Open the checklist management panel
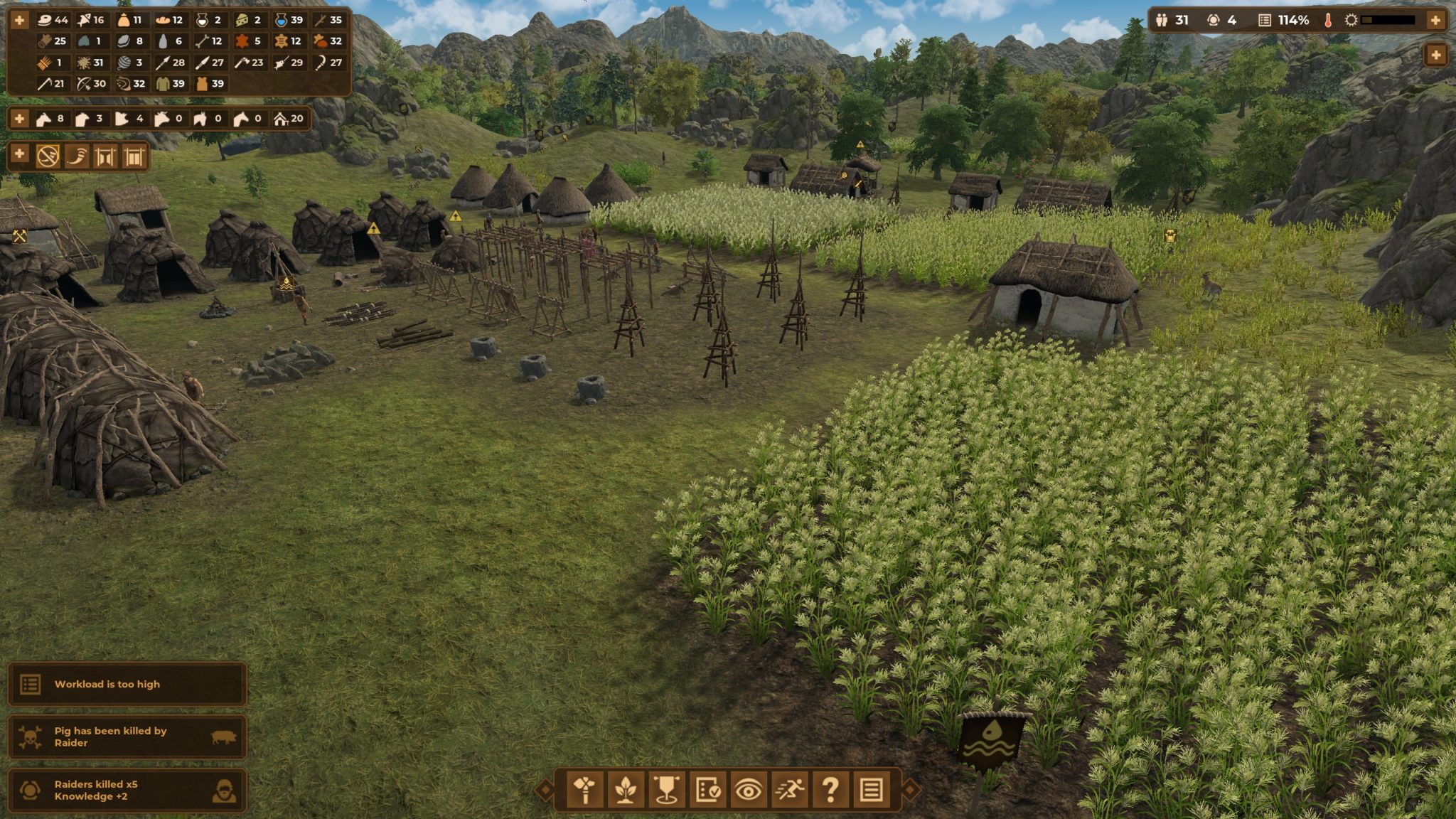This screenshot has height=819, width=1456. point(707,789)
